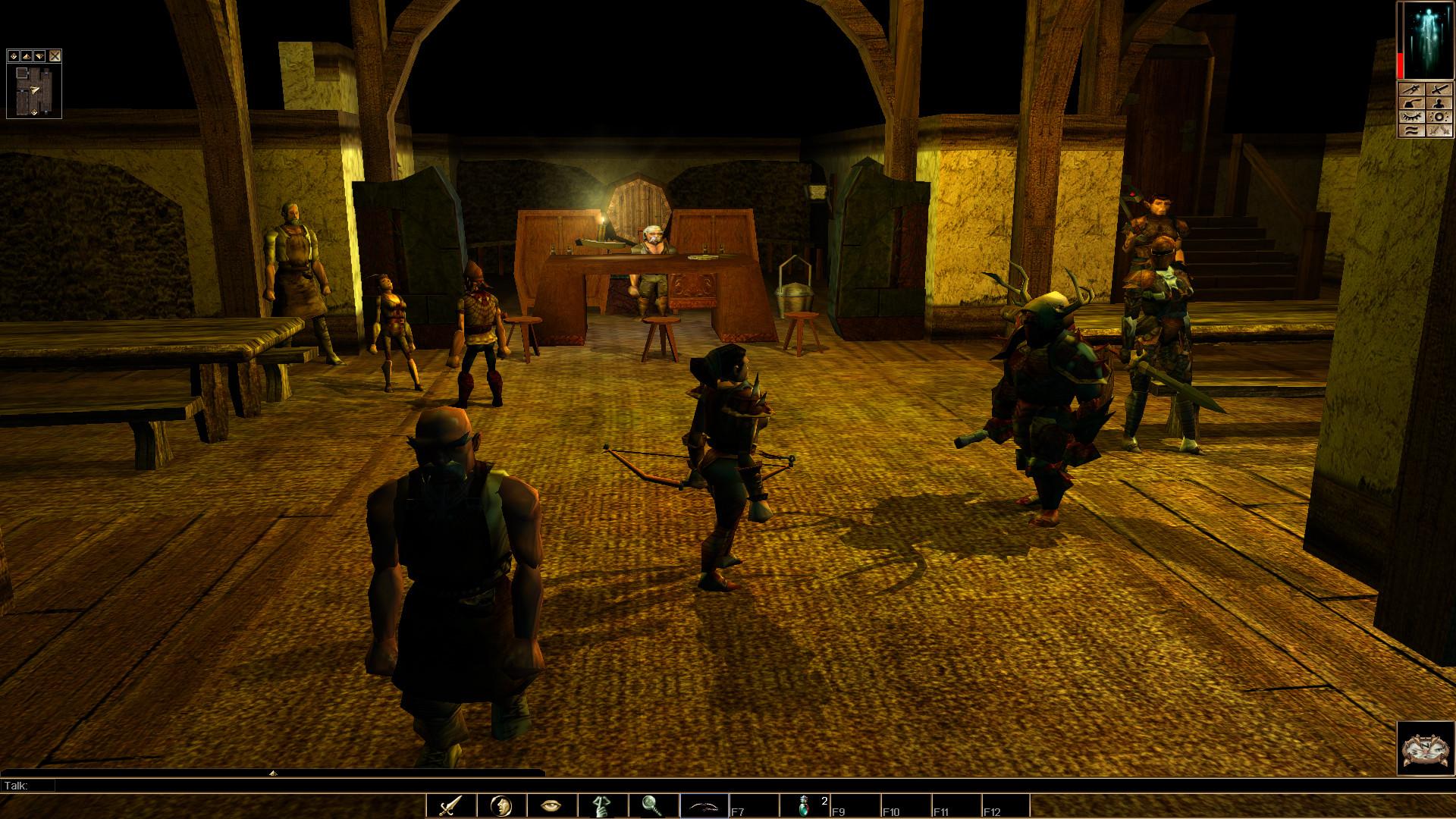Click the tools icon under the character portrait
Image resolution: width=1456 pixels, height=819 pixels.
[x=1410, y=89]
